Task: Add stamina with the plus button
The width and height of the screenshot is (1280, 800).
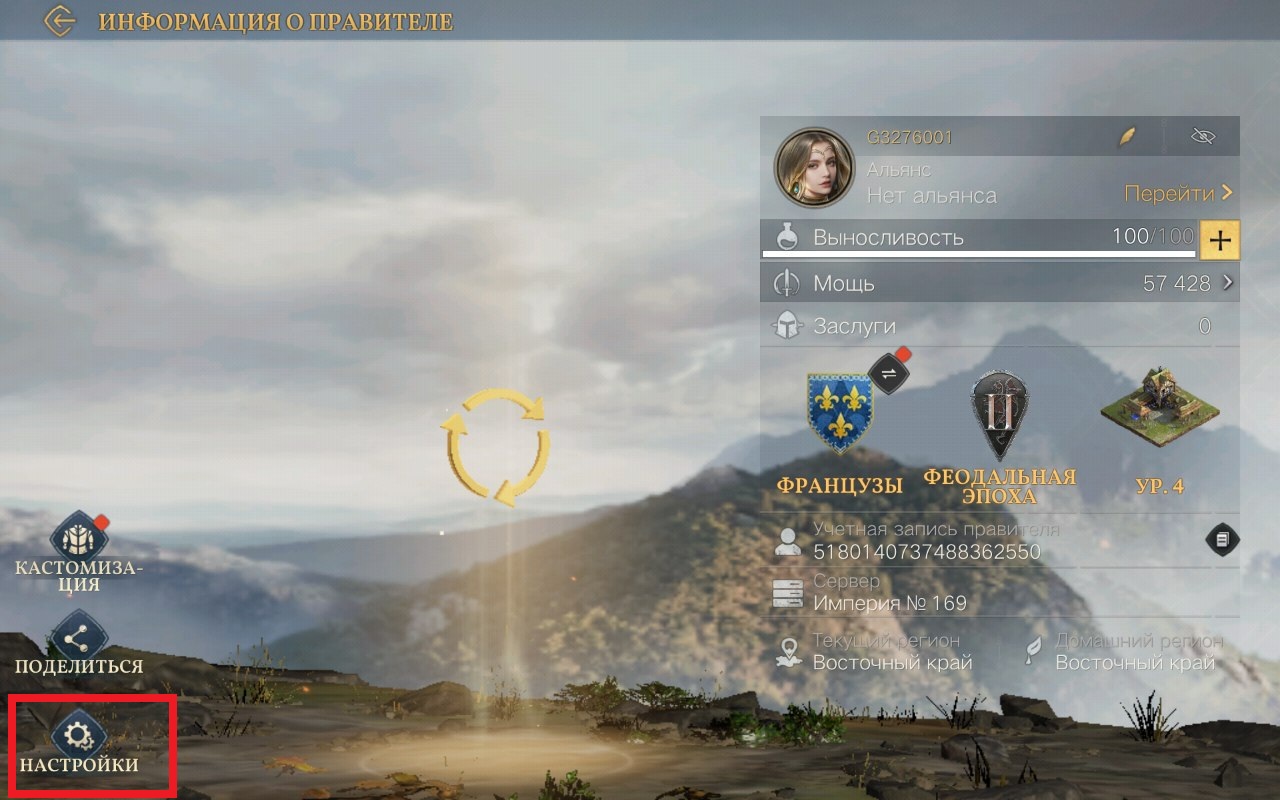Action: pyautogui.click(x=1219, y=240)
